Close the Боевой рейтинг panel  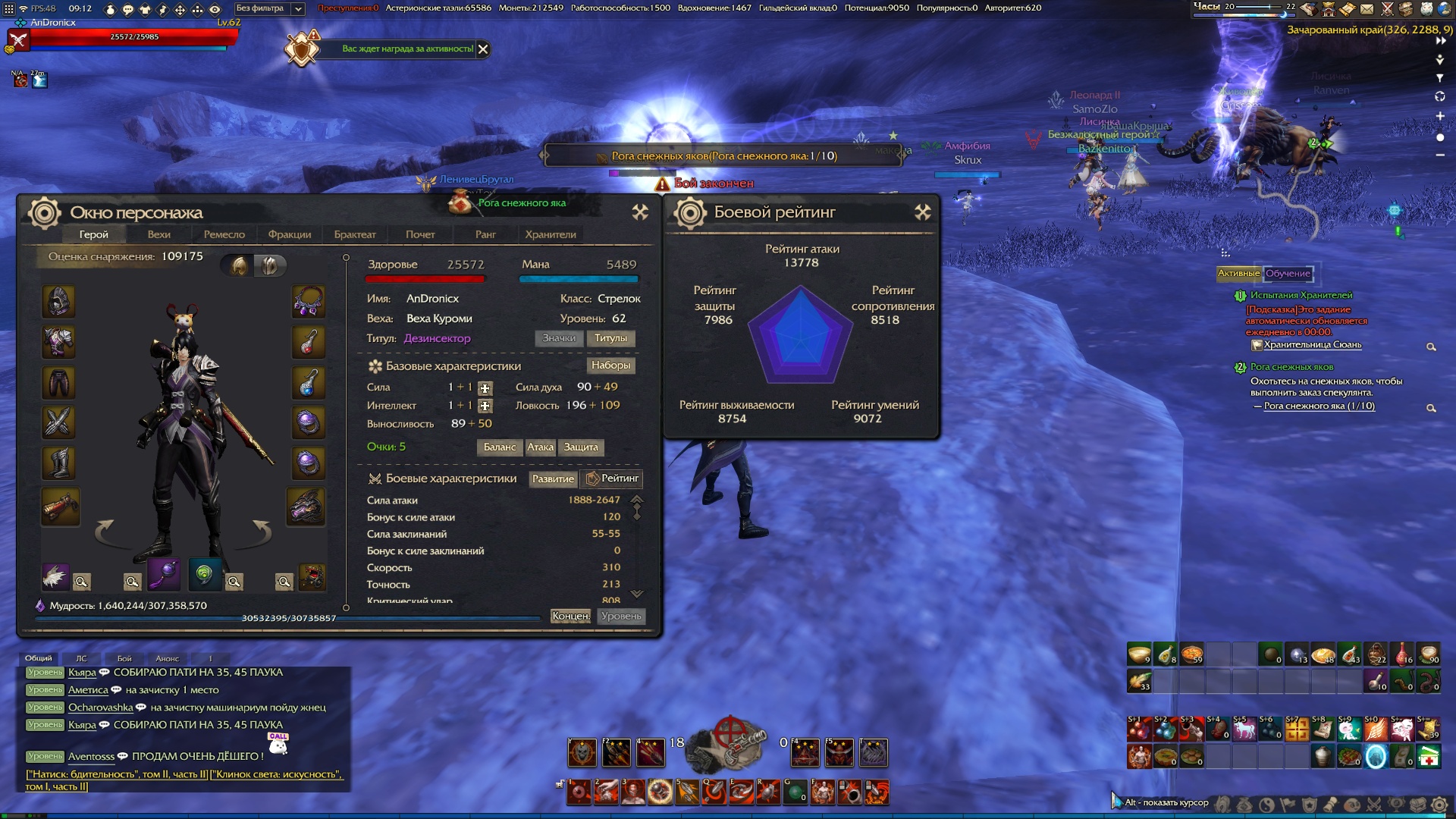(x=922, y=212)
